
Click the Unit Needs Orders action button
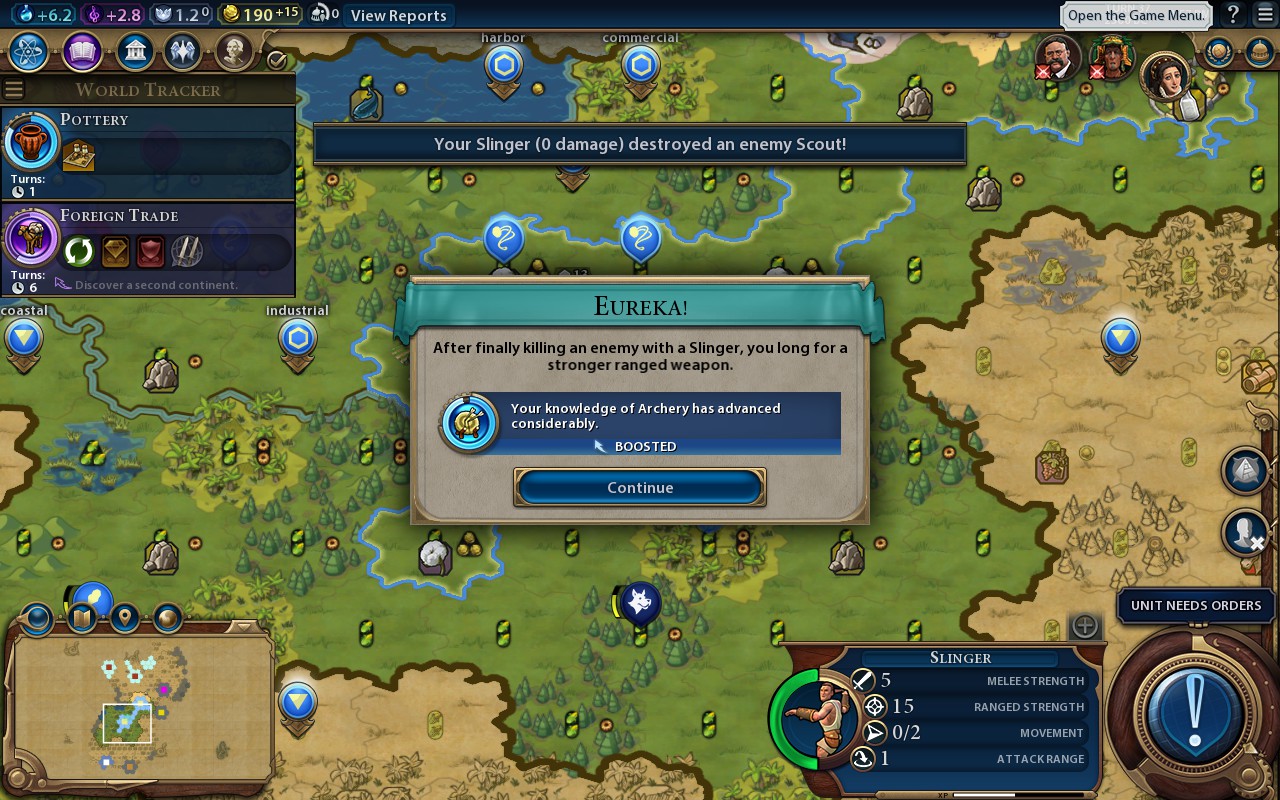pyautogui.click(x=1194, y=714)
